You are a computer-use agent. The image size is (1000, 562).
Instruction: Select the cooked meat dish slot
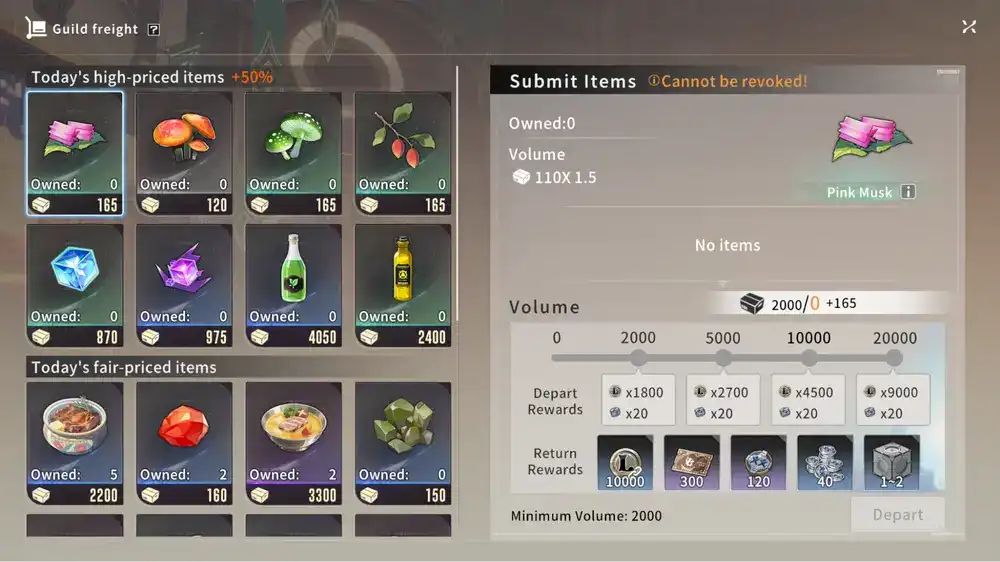[x=75, y=442]
